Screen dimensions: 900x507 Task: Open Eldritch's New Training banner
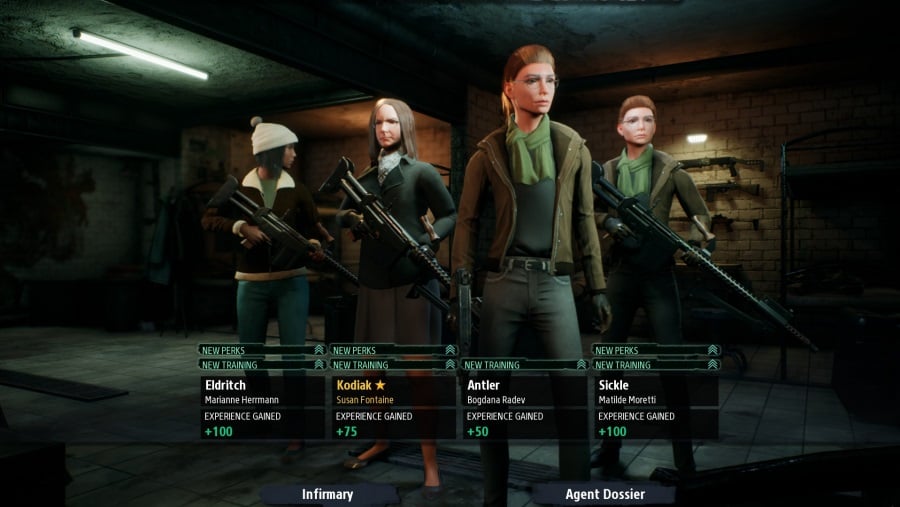click(262, 365)
